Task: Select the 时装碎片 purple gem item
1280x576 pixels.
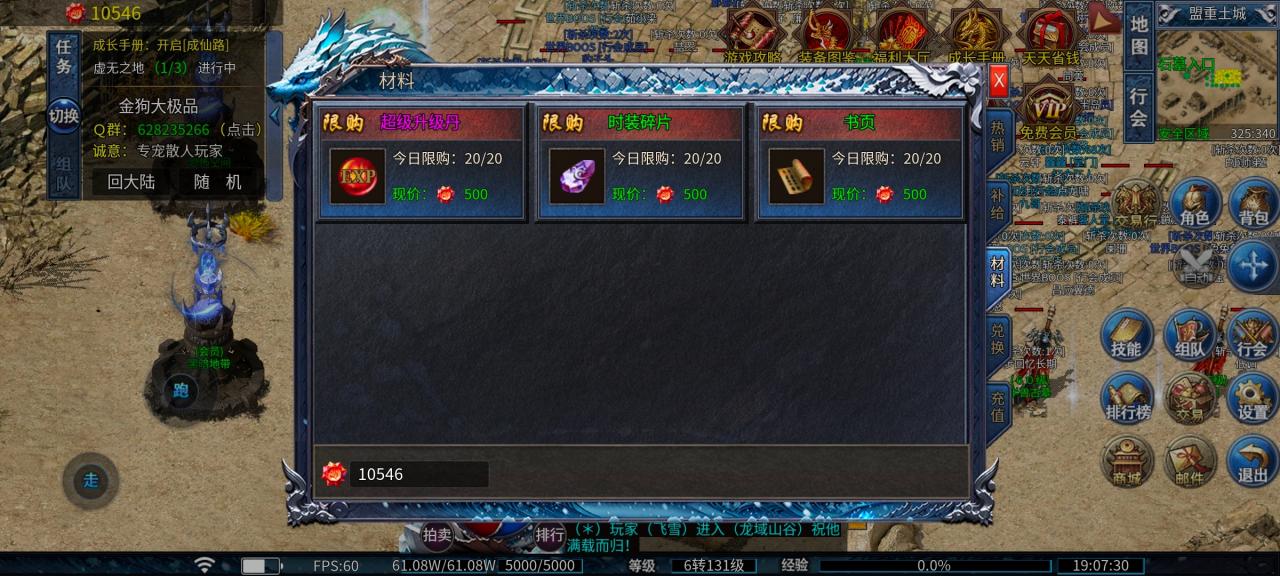Action: click(577, 176)
